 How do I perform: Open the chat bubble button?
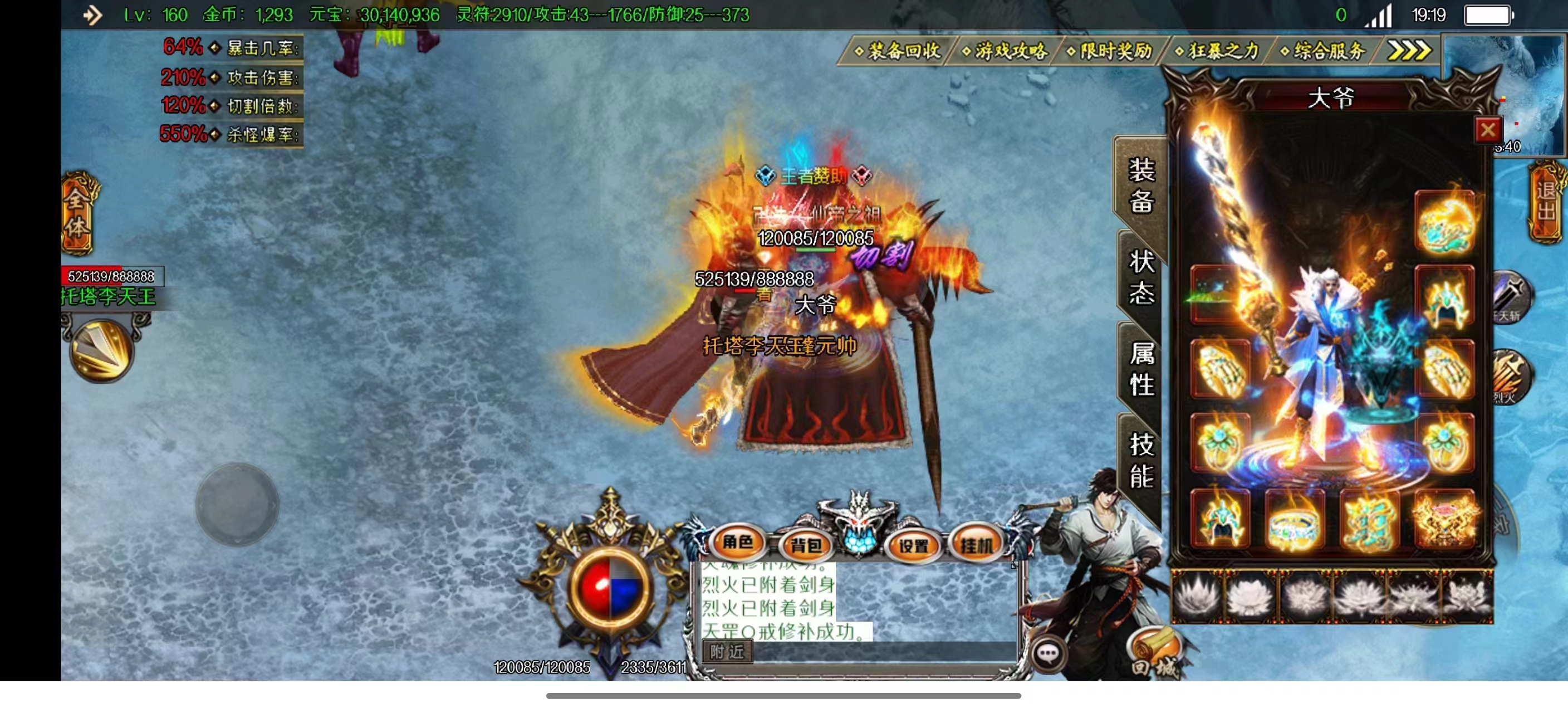[x=1048, y=654]
